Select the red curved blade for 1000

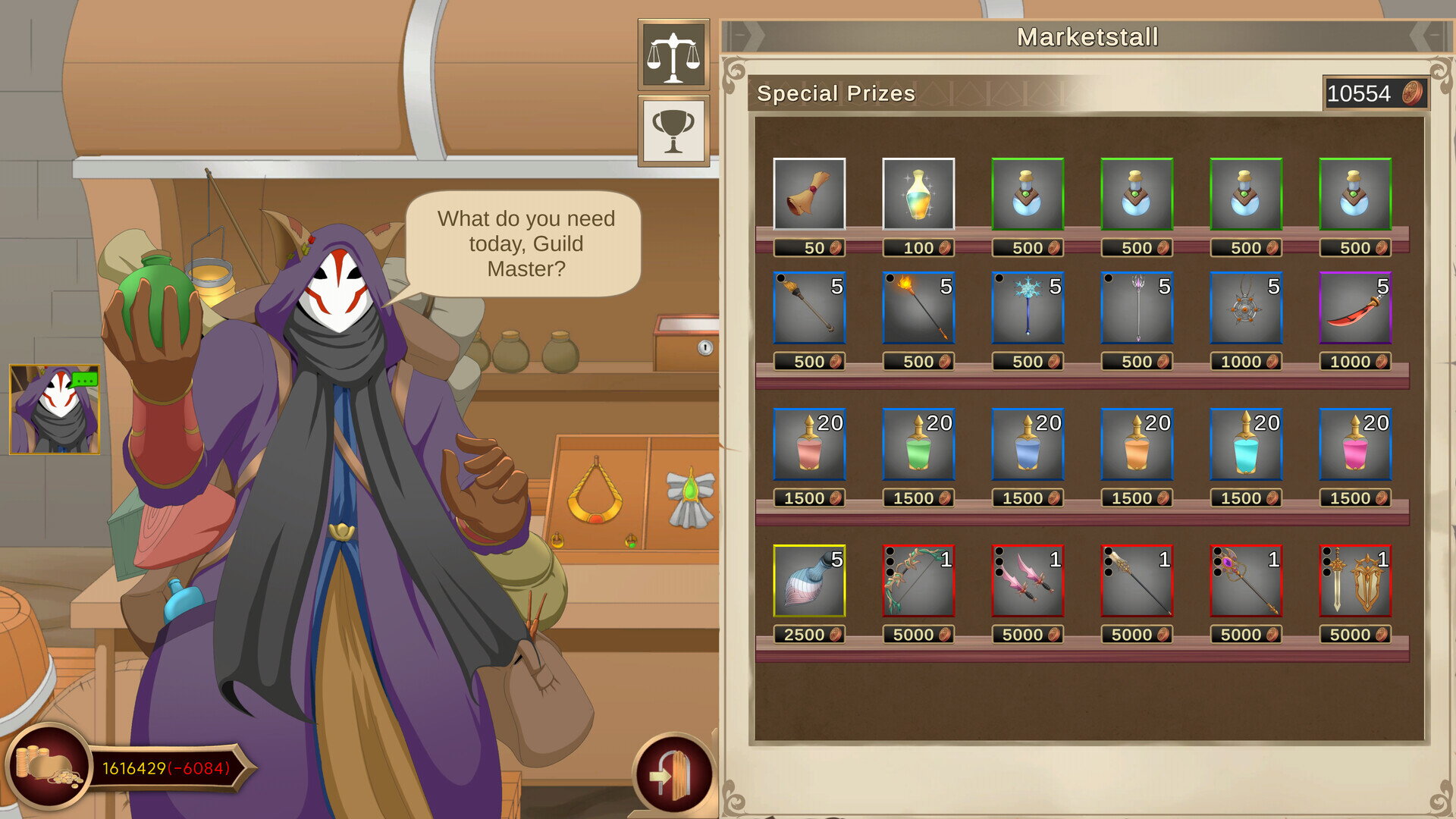[1354, 308]
